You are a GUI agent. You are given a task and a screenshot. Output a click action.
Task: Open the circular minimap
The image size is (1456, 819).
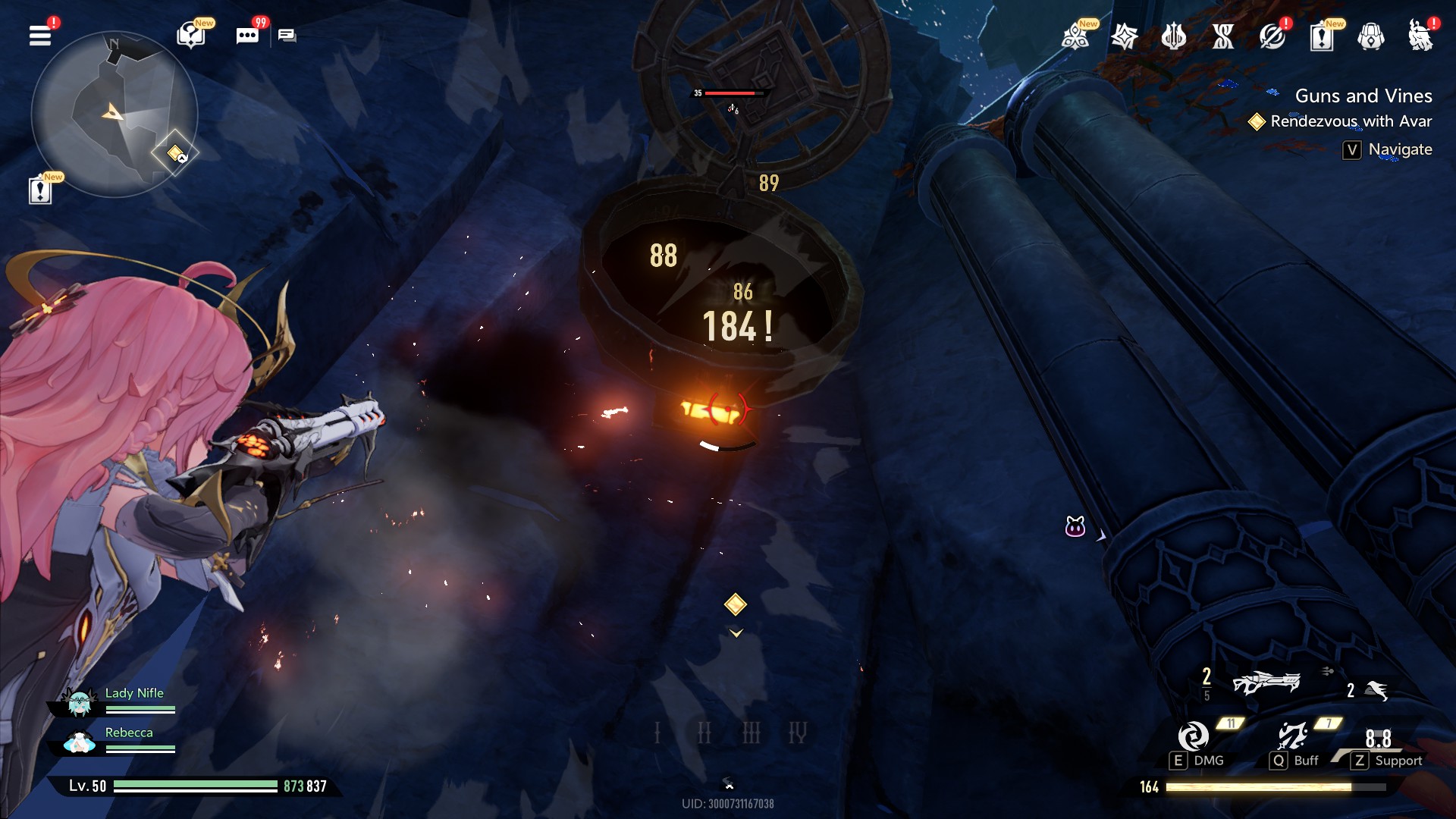114,114
